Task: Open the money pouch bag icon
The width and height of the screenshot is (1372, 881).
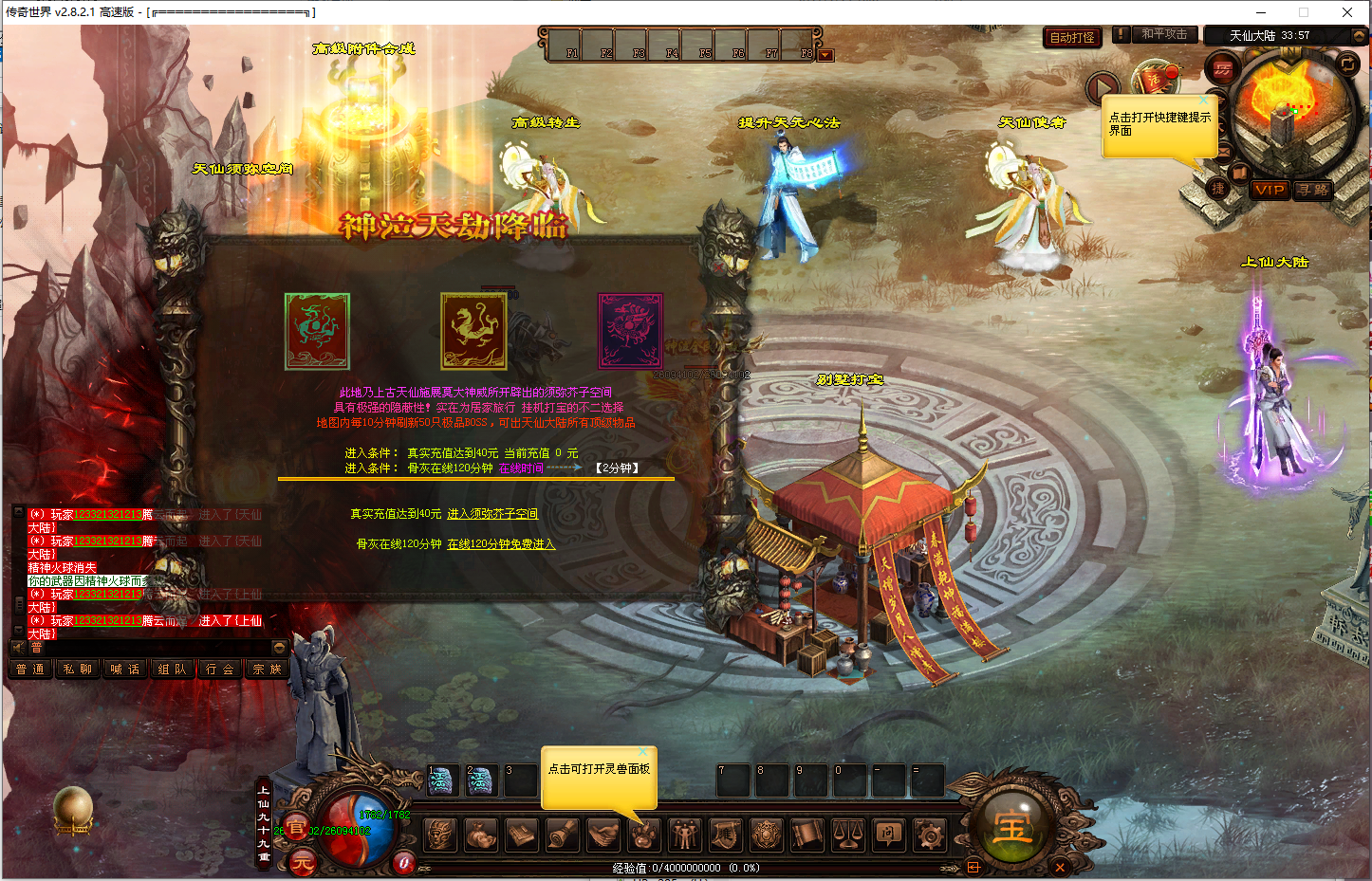Action: [481, 835]
